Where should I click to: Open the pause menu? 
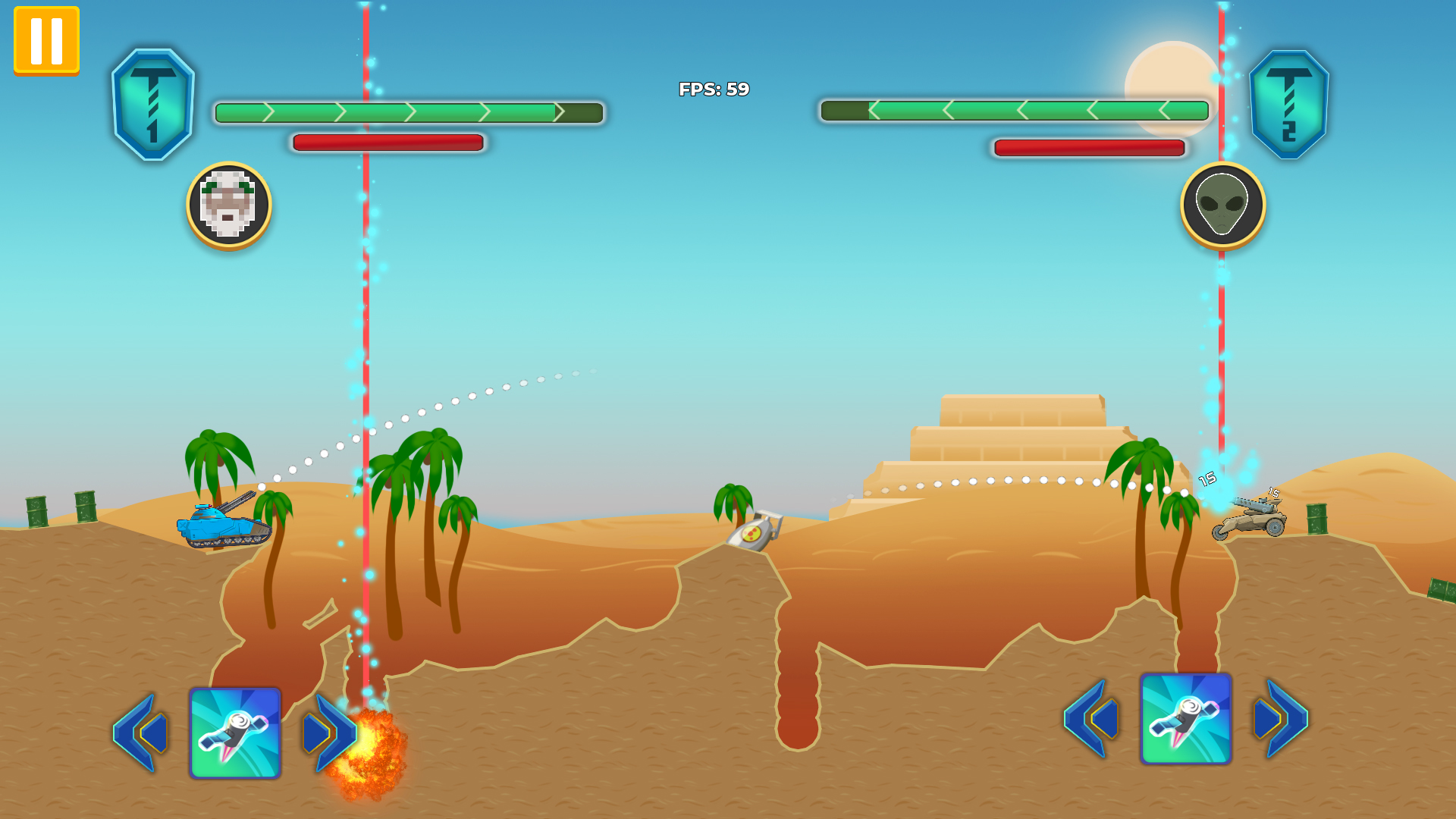pos(45,42)
